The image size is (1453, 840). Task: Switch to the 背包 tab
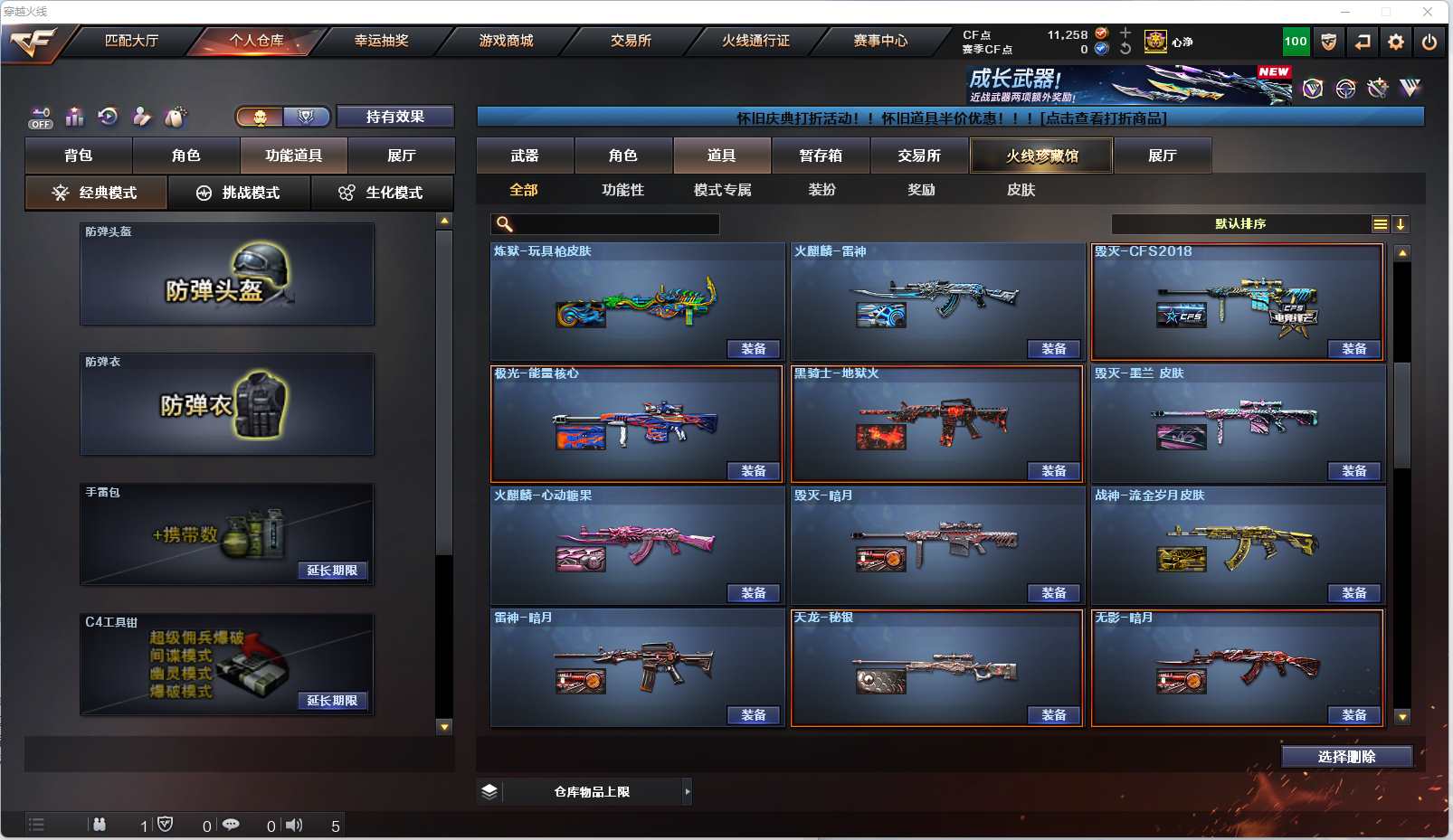click(79, 156)
